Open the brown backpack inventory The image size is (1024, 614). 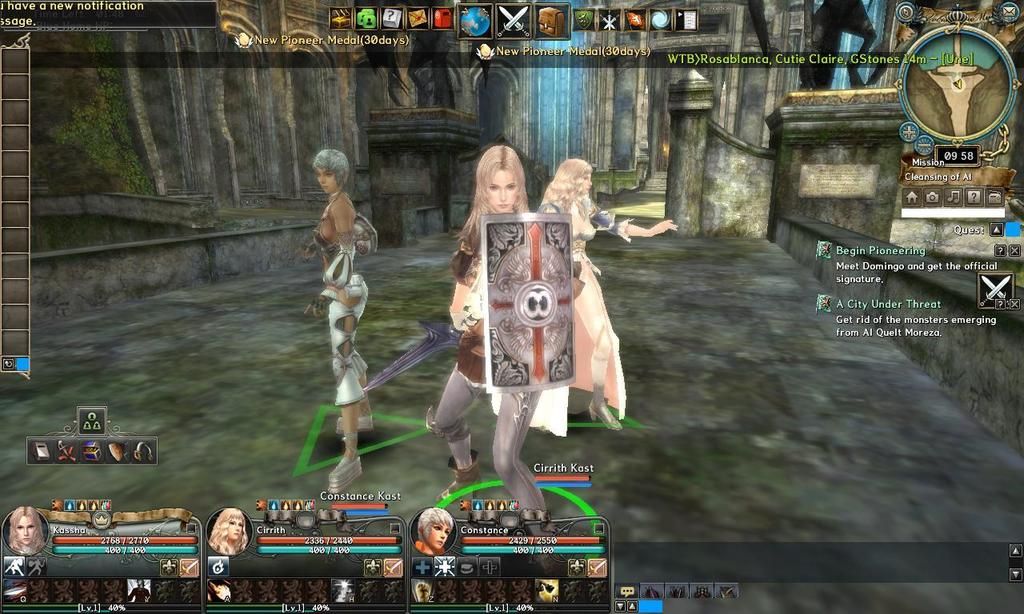click(551, 20)
